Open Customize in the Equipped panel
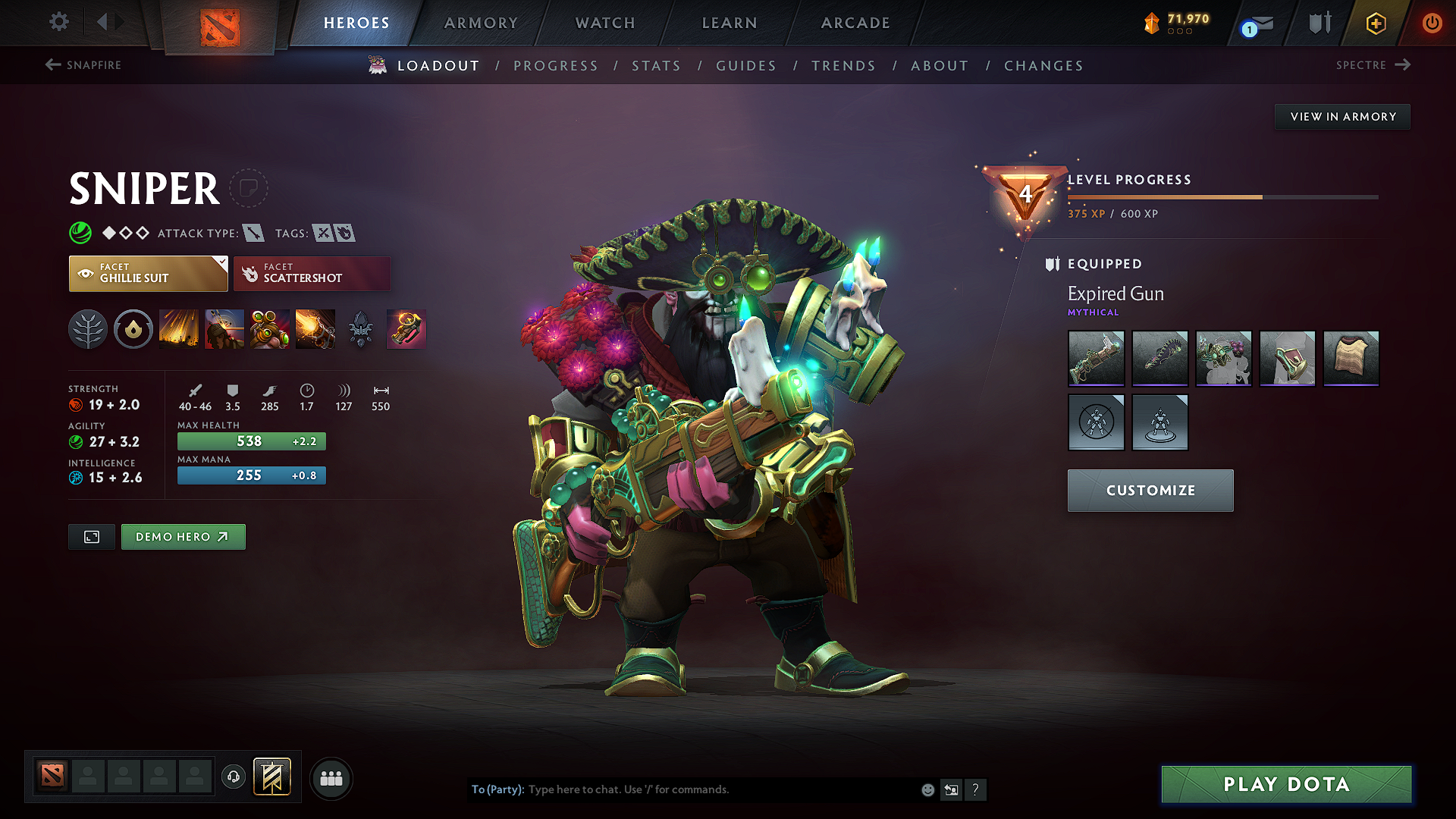1456x819 pixels. [1150, 490]
